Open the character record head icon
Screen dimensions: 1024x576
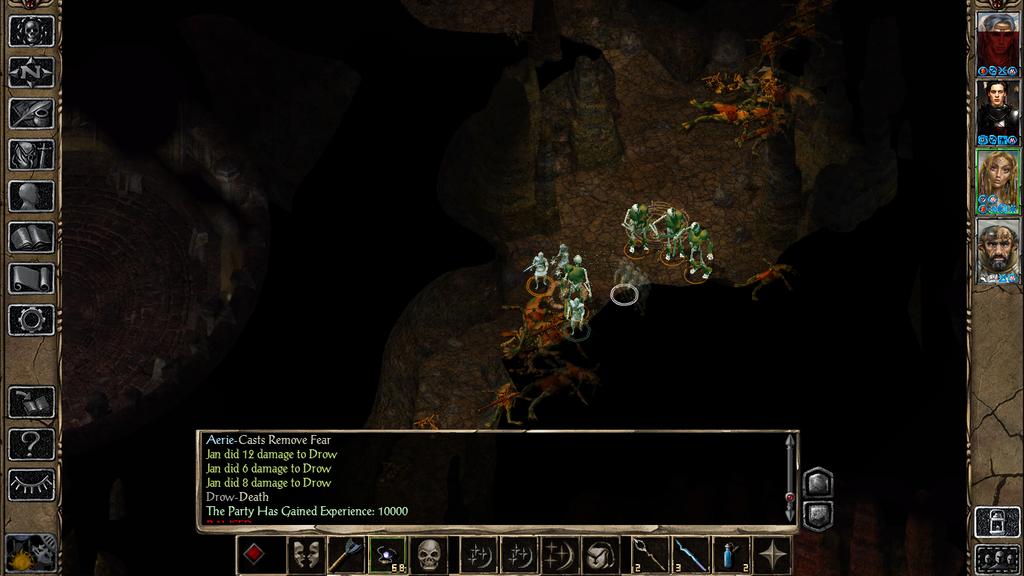[31, 196]
